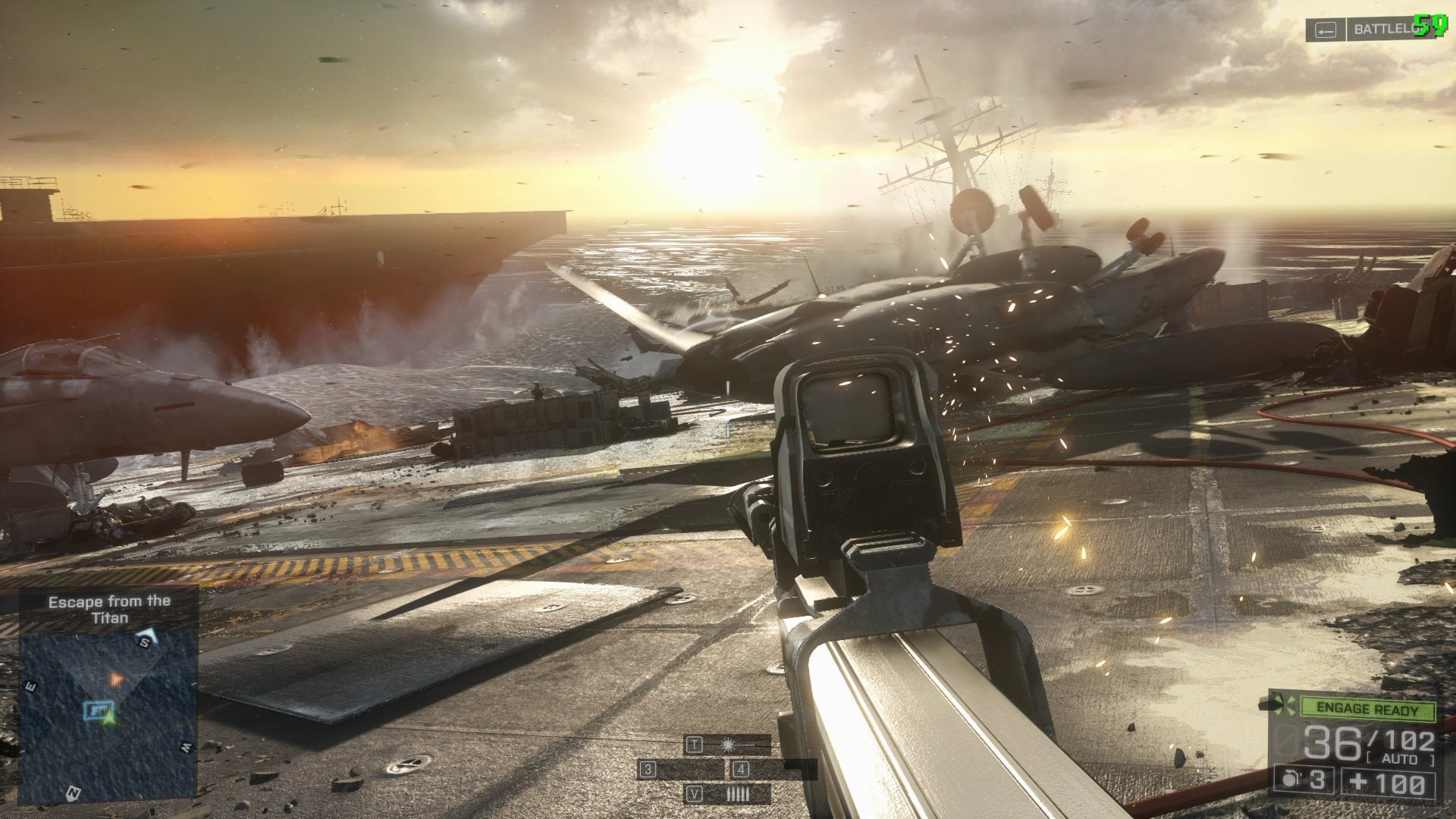Click the minimap
Screen dimensions: 1456x819
coord(108,717)
